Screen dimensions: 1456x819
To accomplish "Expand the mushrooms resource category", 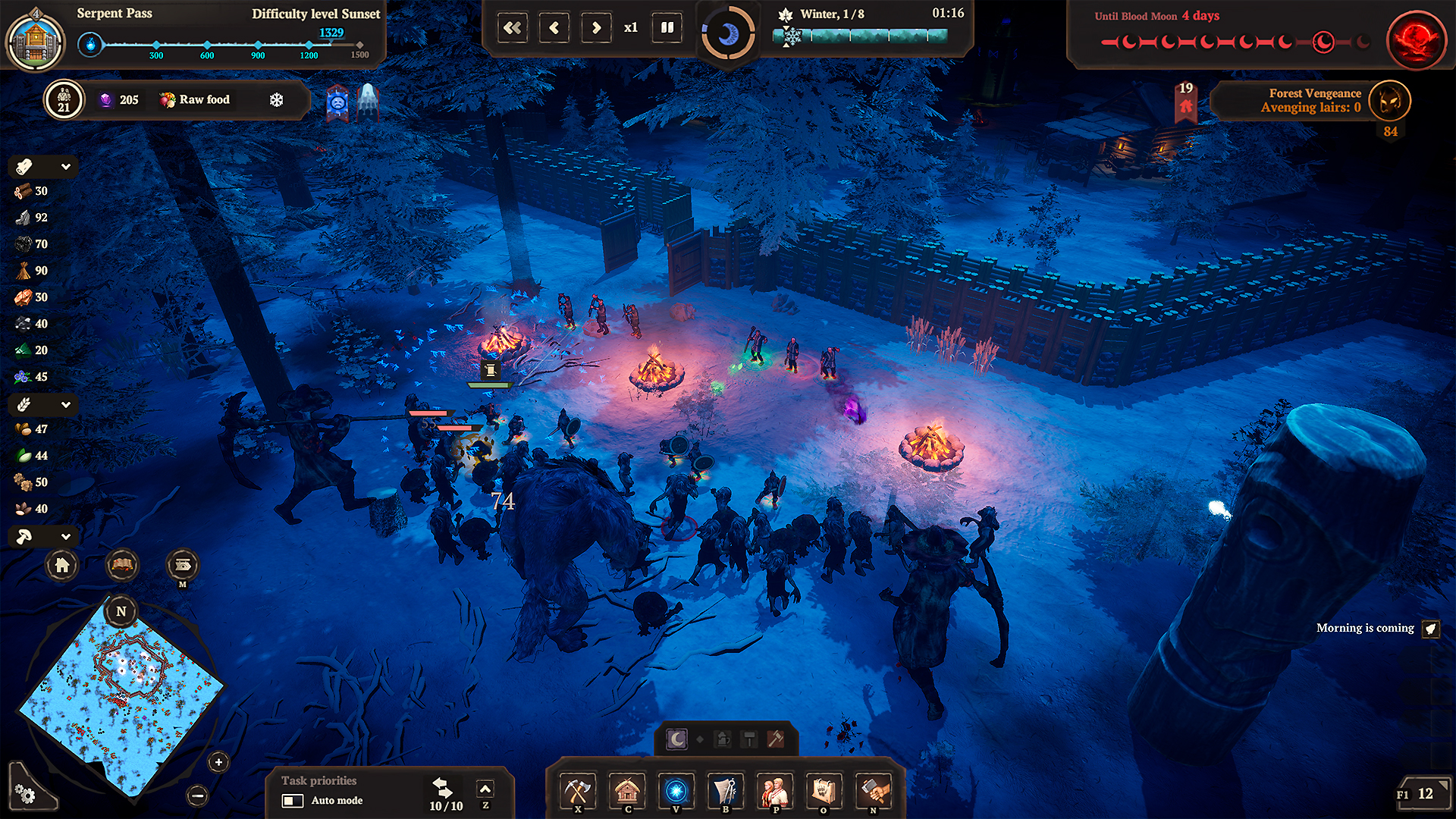I will click(x=66, y=536).
